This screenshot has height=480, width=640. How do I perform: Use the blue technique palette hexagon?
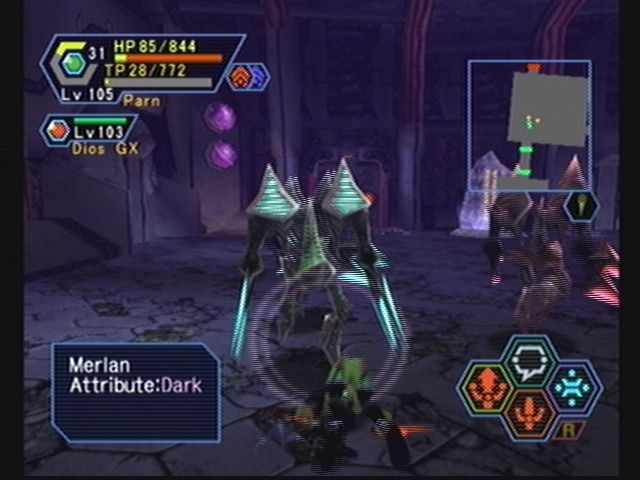(x=573, y=387)
